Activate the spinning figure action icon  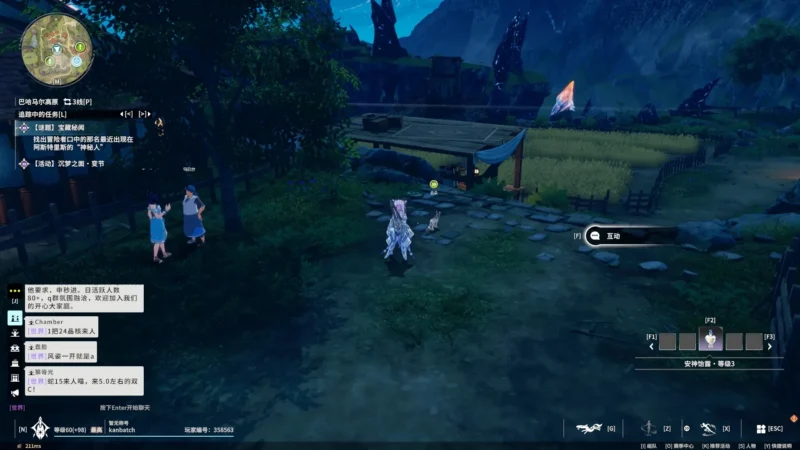(649, 428)
